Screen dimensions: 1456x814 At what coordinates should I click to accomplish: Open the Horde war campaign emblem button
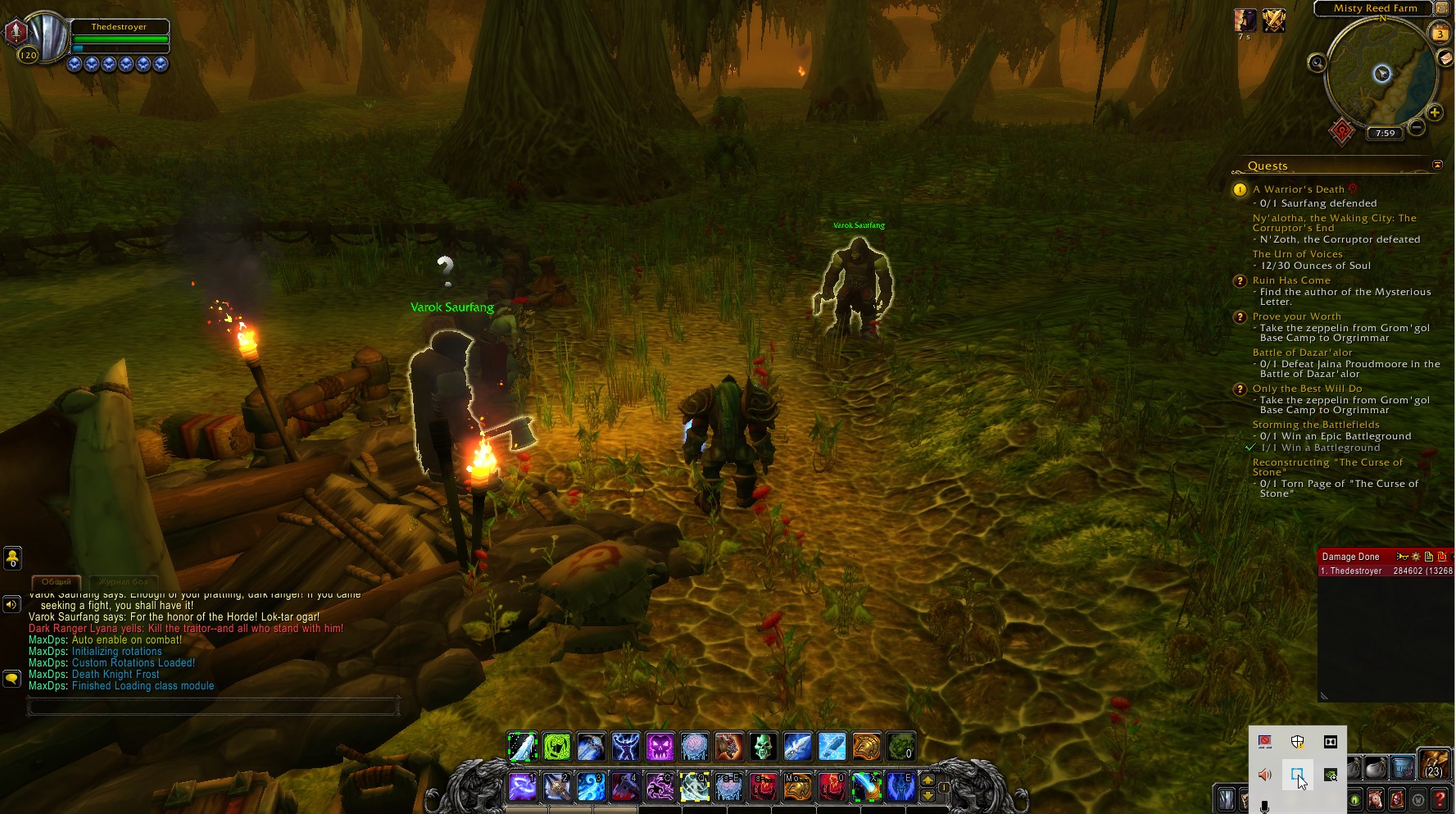coord(1341,131)
